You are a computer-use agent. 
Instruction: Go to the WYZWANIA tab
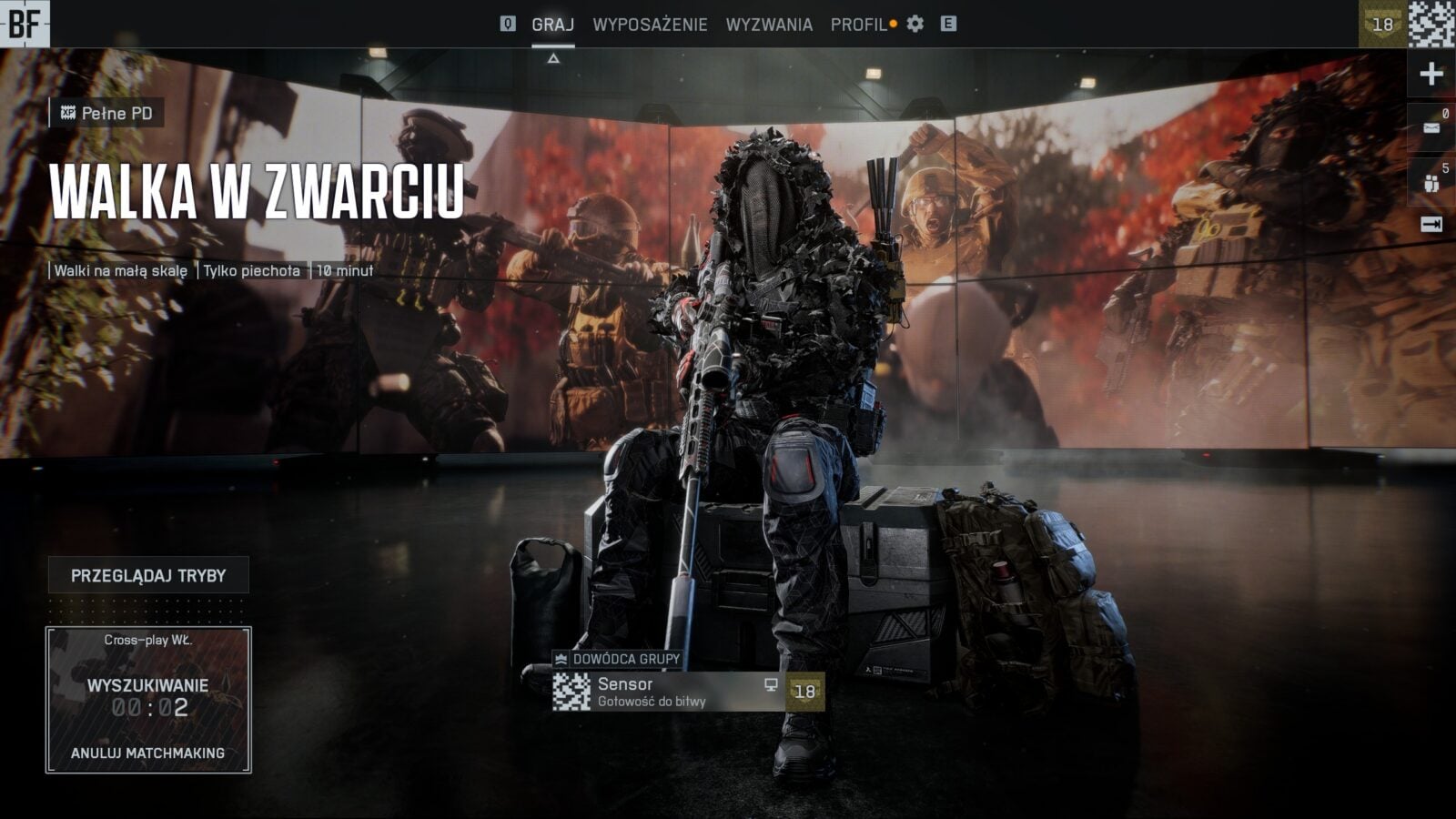point(769,25)
